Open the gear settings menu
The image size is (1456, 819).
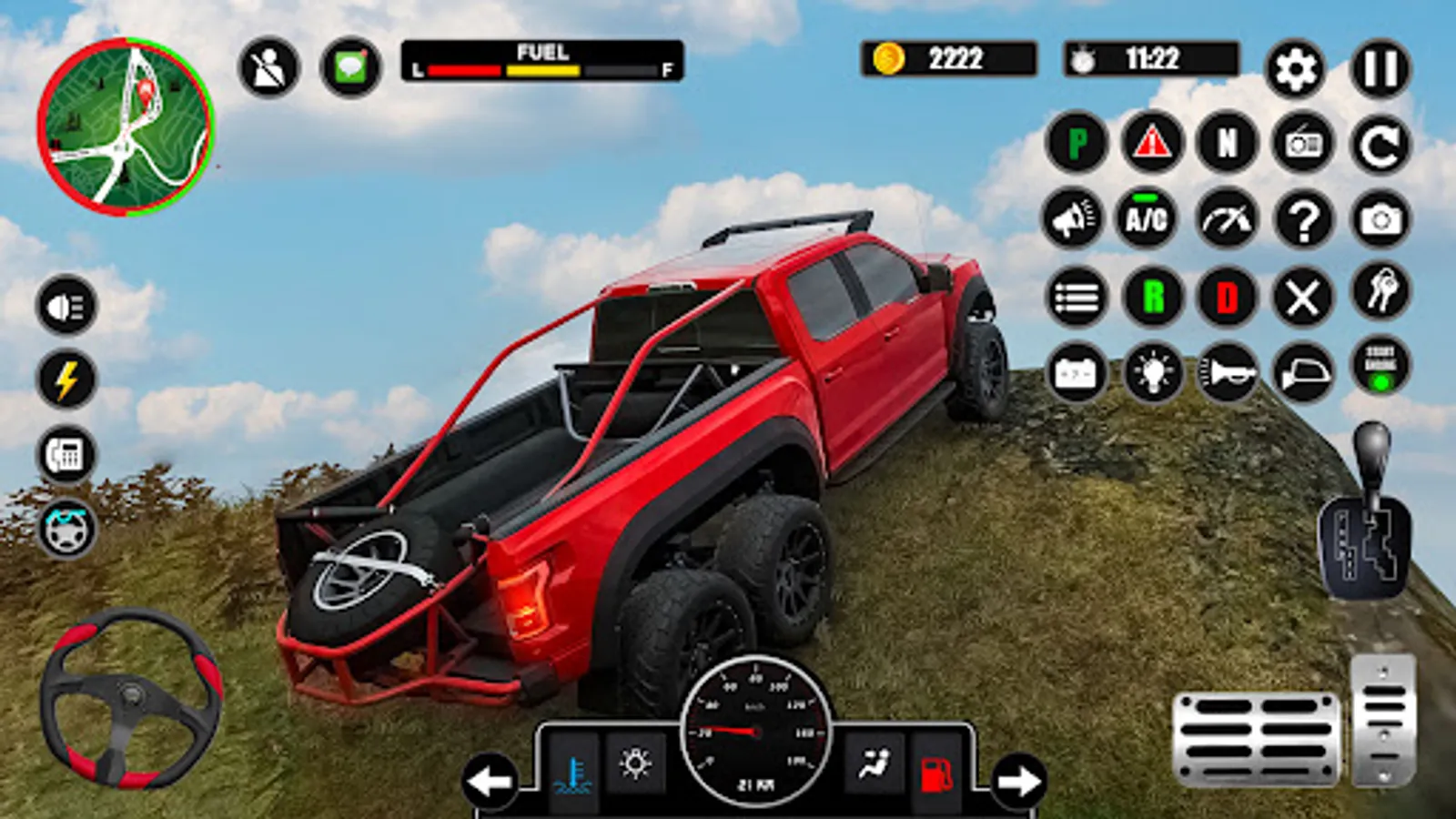(x=1295, y=69)
